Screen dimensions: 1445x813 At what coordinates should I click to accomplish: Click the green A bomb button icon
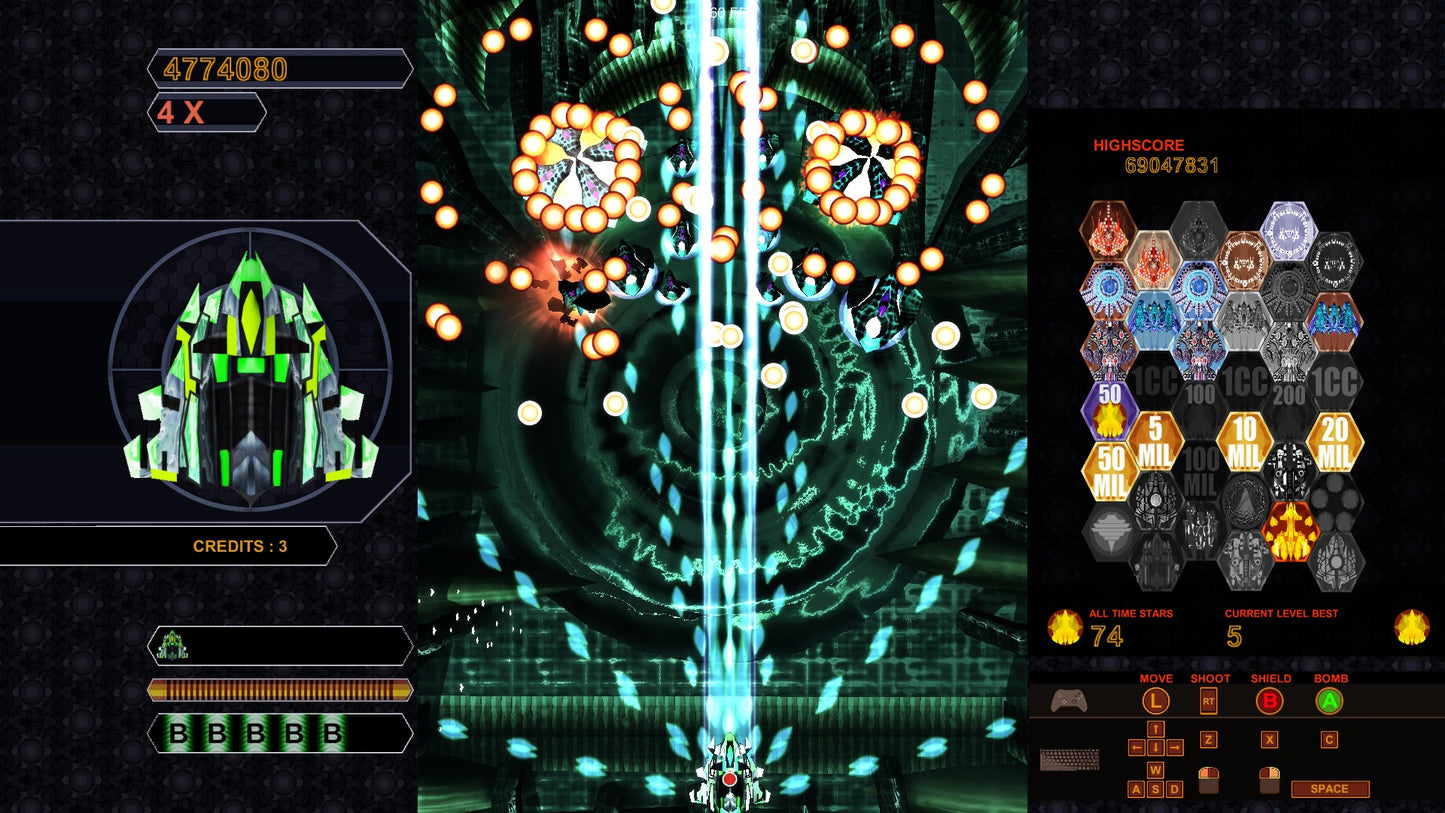pos(1329,701)
